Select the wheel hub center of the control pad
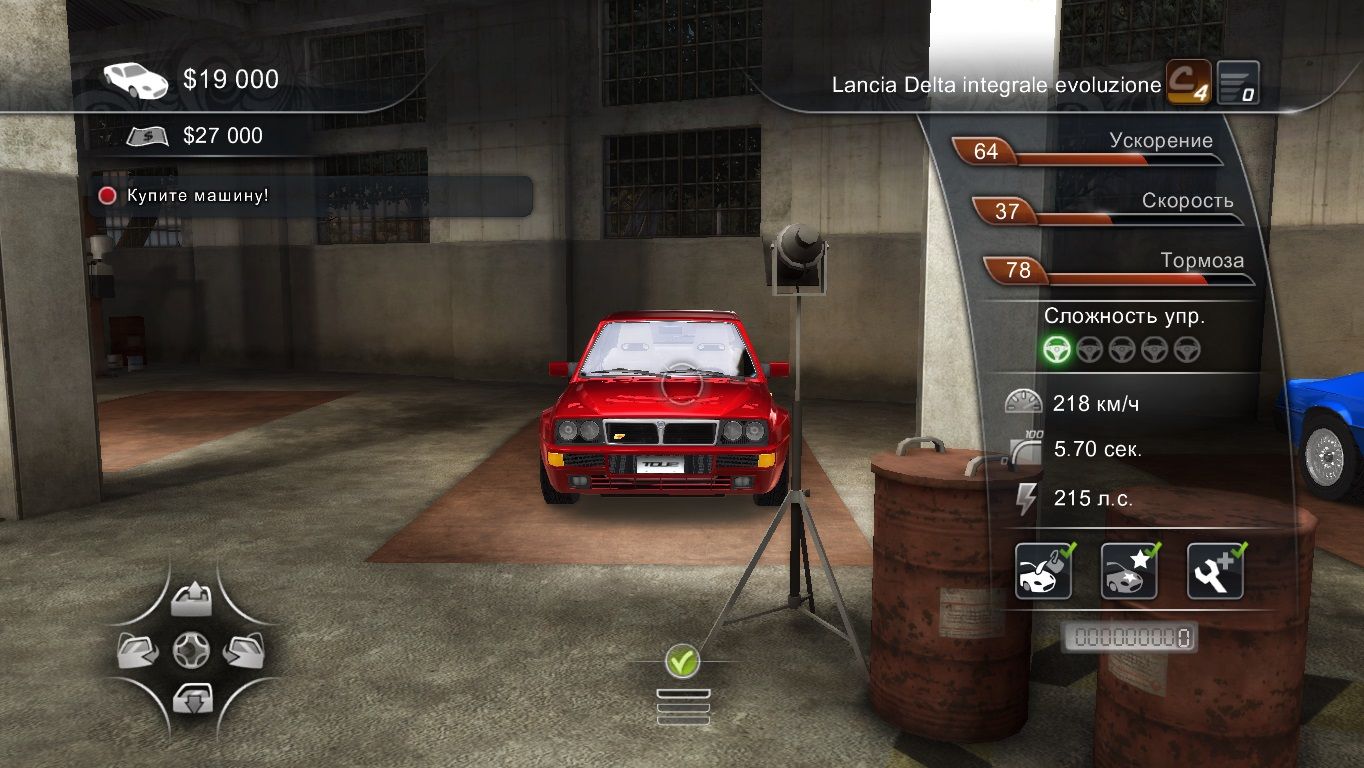The image size is (1364, 768). tap(190, 651)
